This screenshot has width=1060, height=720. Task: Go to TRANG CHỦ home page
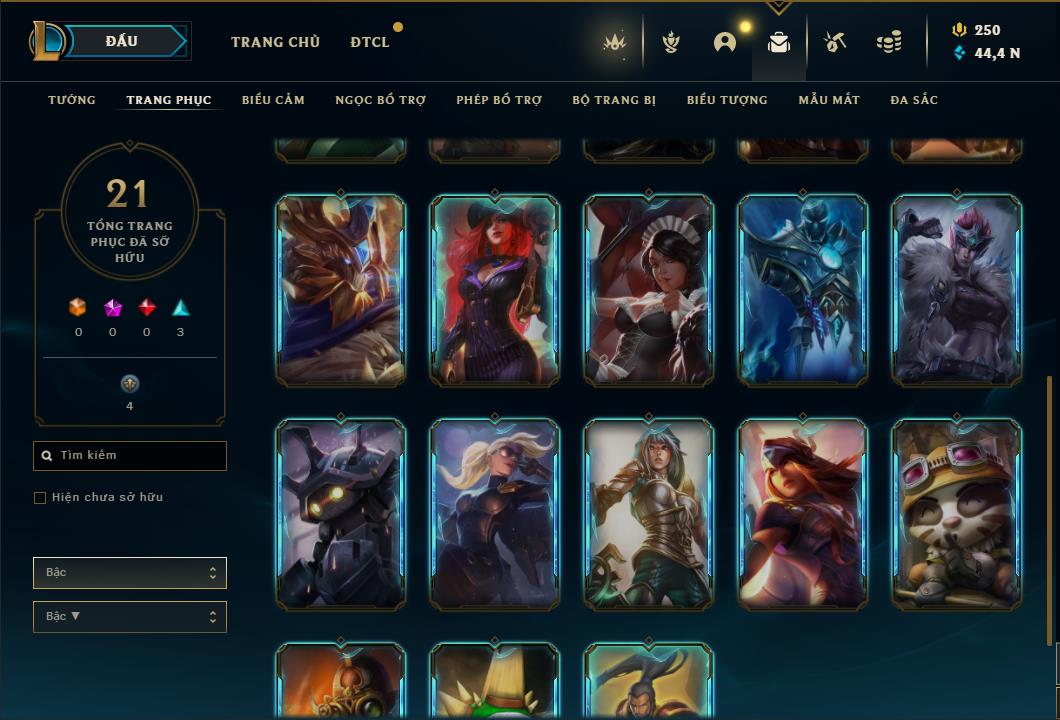tap(275, 42)
